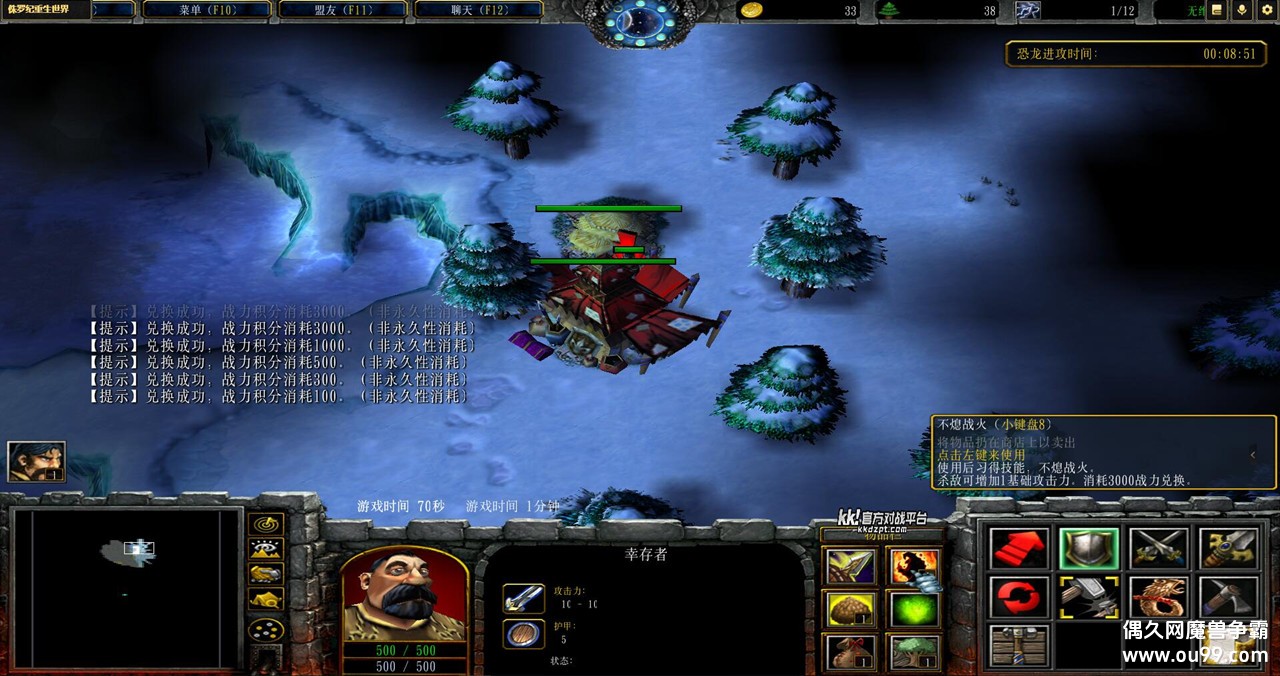
Task: Open the 聊天 (F12) chat log
Action: (x=478, y=10)
